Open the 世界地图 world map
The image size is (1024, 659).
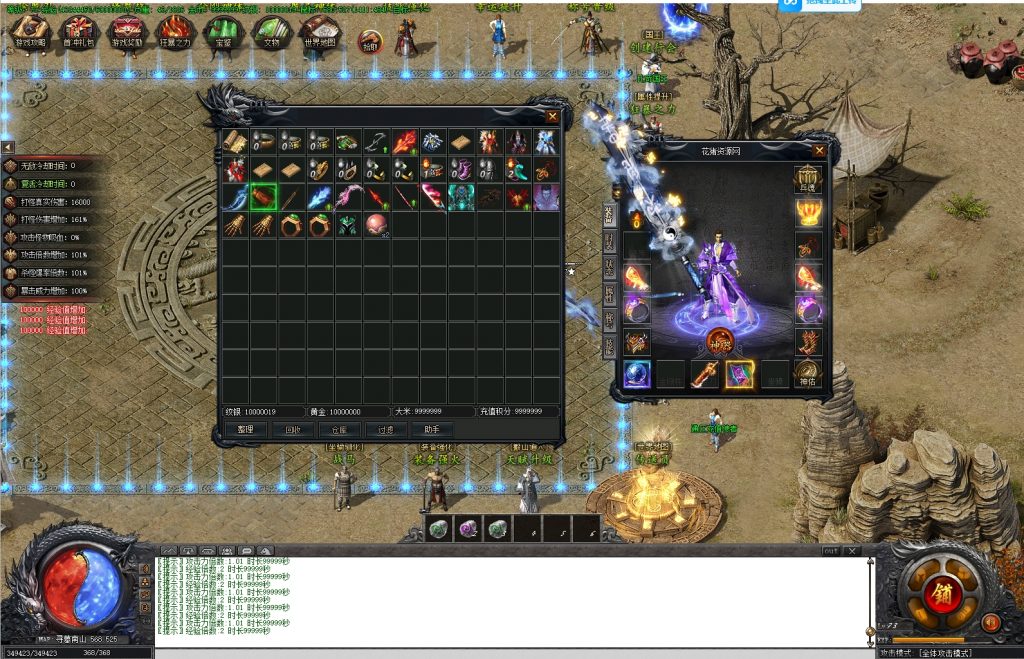(319, 32)
